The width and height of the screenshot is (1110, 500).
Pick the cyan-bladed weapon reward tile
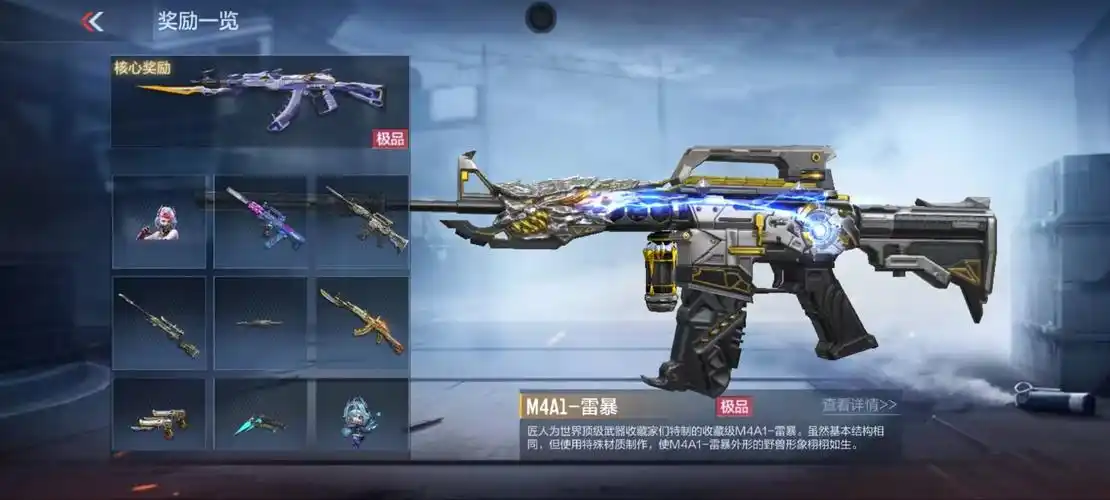260,422
